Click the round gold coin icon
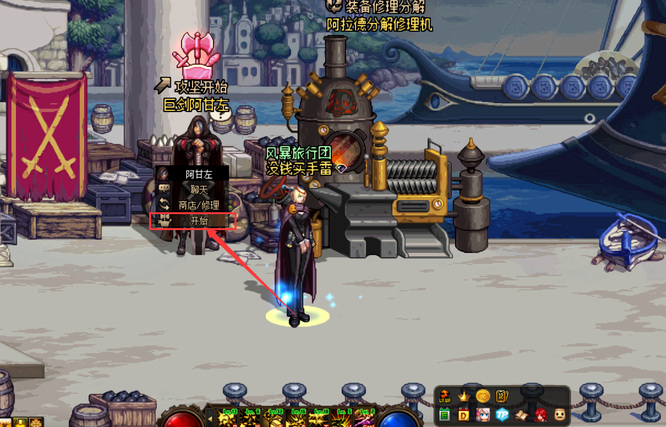The height and width of the screenshot is (427, 666). (x=483, y=396)
